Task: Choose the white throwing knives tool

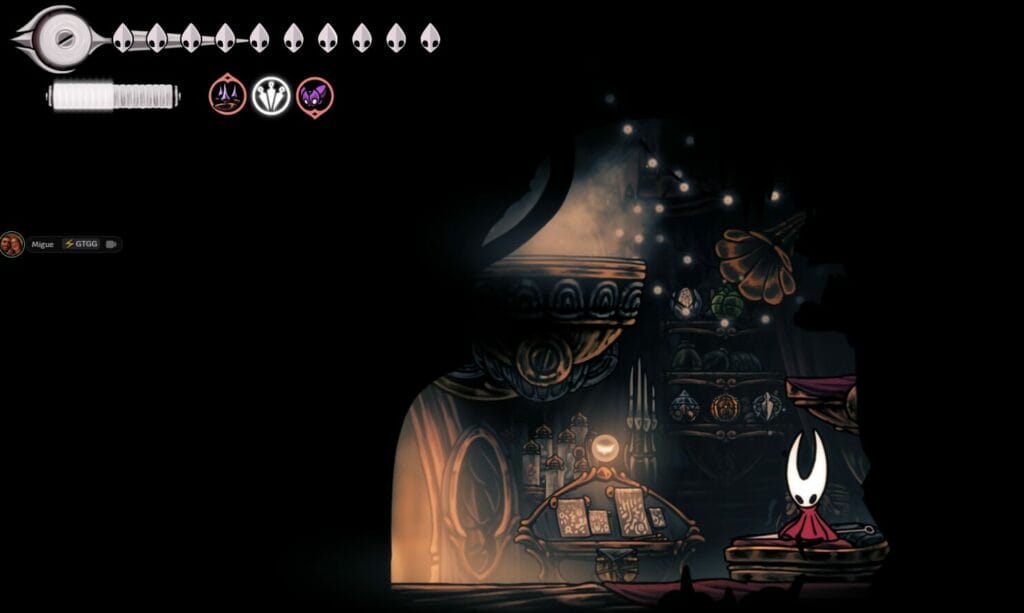Action: click(x=271, y=96)
